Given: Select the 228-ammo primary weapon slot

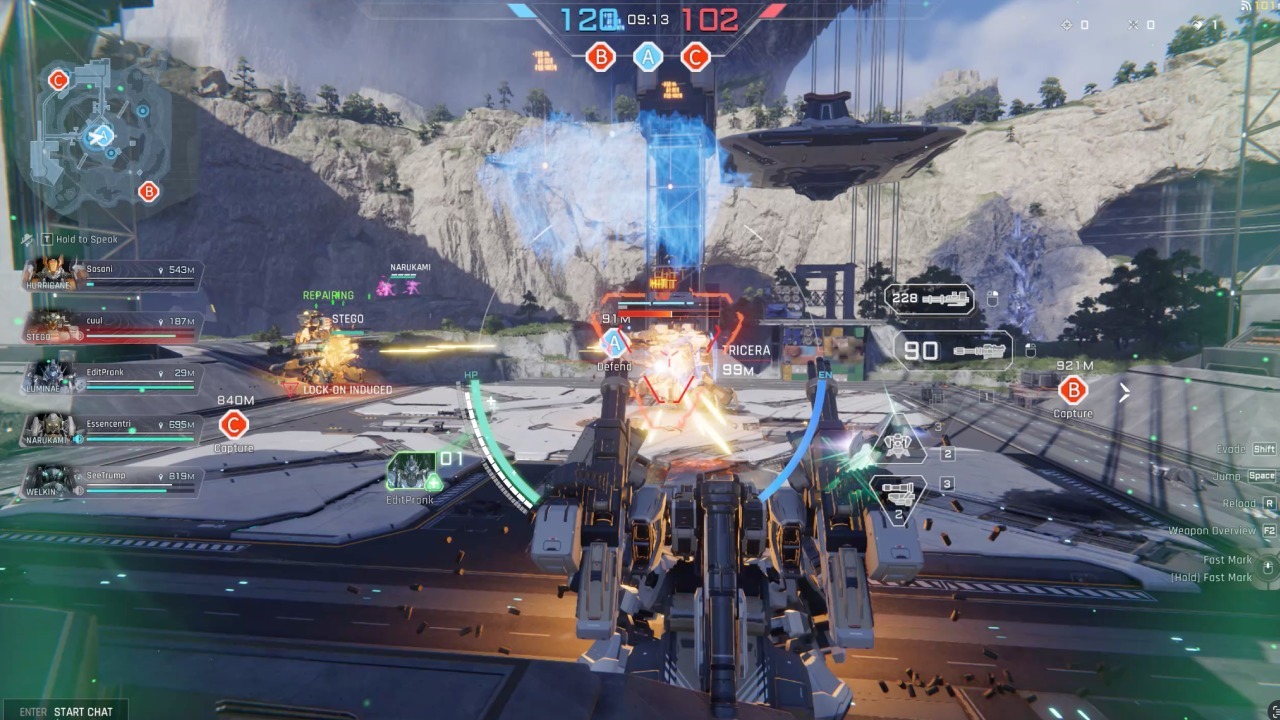Looking at the screenshot, I should tap(930, 298).
